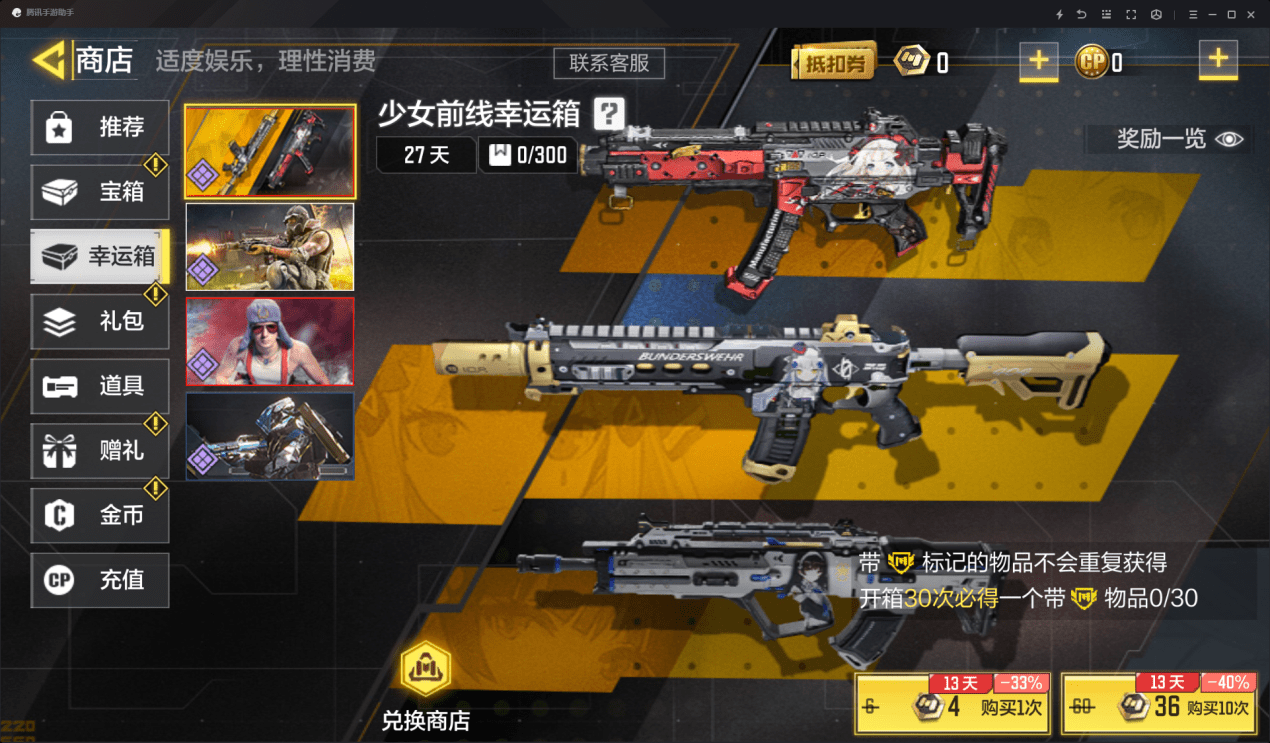Switch to the 推荐 shop tab
The height and width of the screenshot is (743, 1270).
[x=100, y=128]
